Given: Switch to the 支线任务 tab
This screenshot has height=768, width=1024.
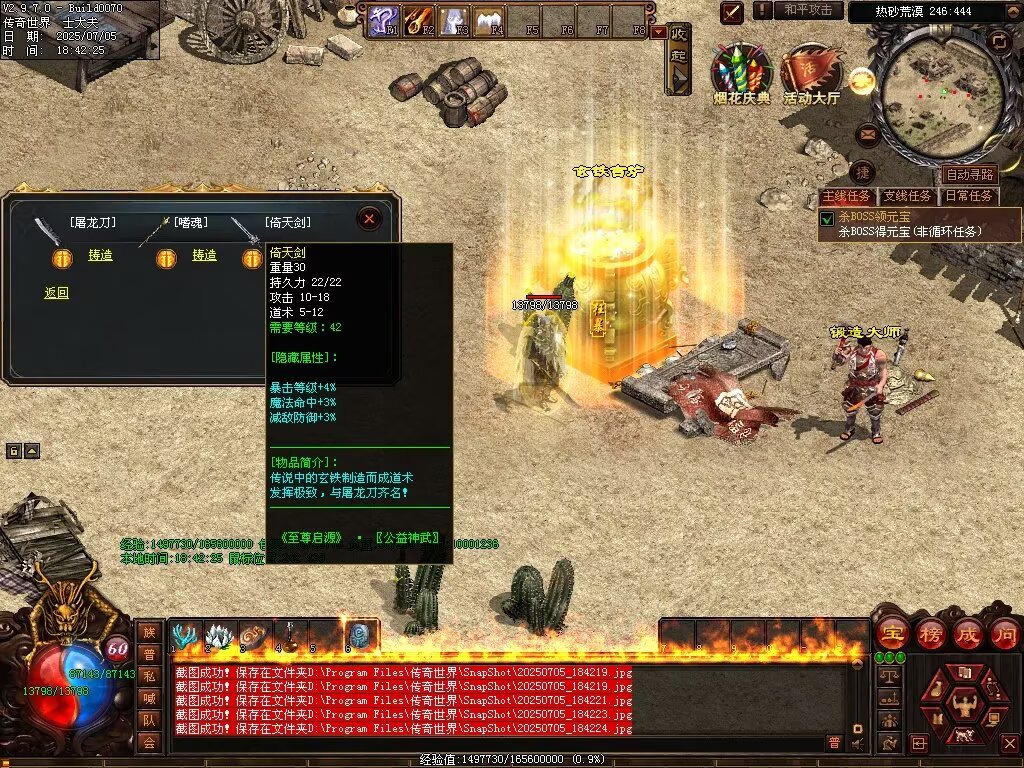Looking at the screenshot, I should [x=908, y=196].
